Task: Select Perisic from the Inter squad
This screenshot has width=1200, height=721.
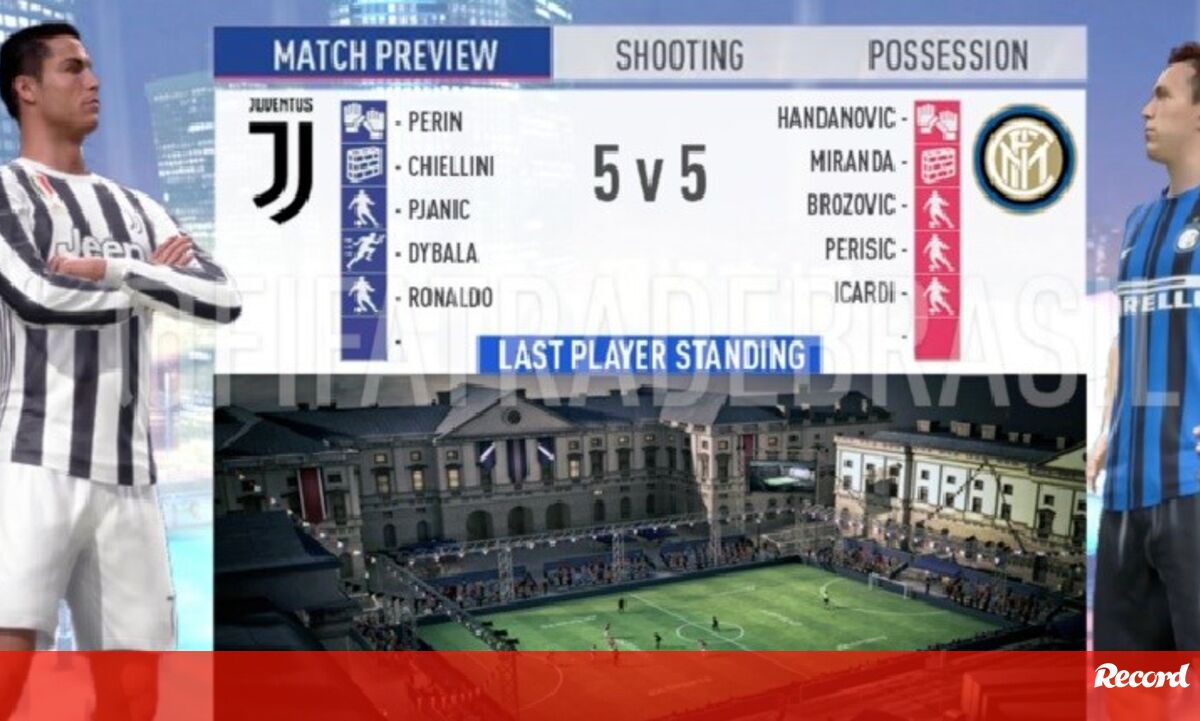Action: point(859,249)
